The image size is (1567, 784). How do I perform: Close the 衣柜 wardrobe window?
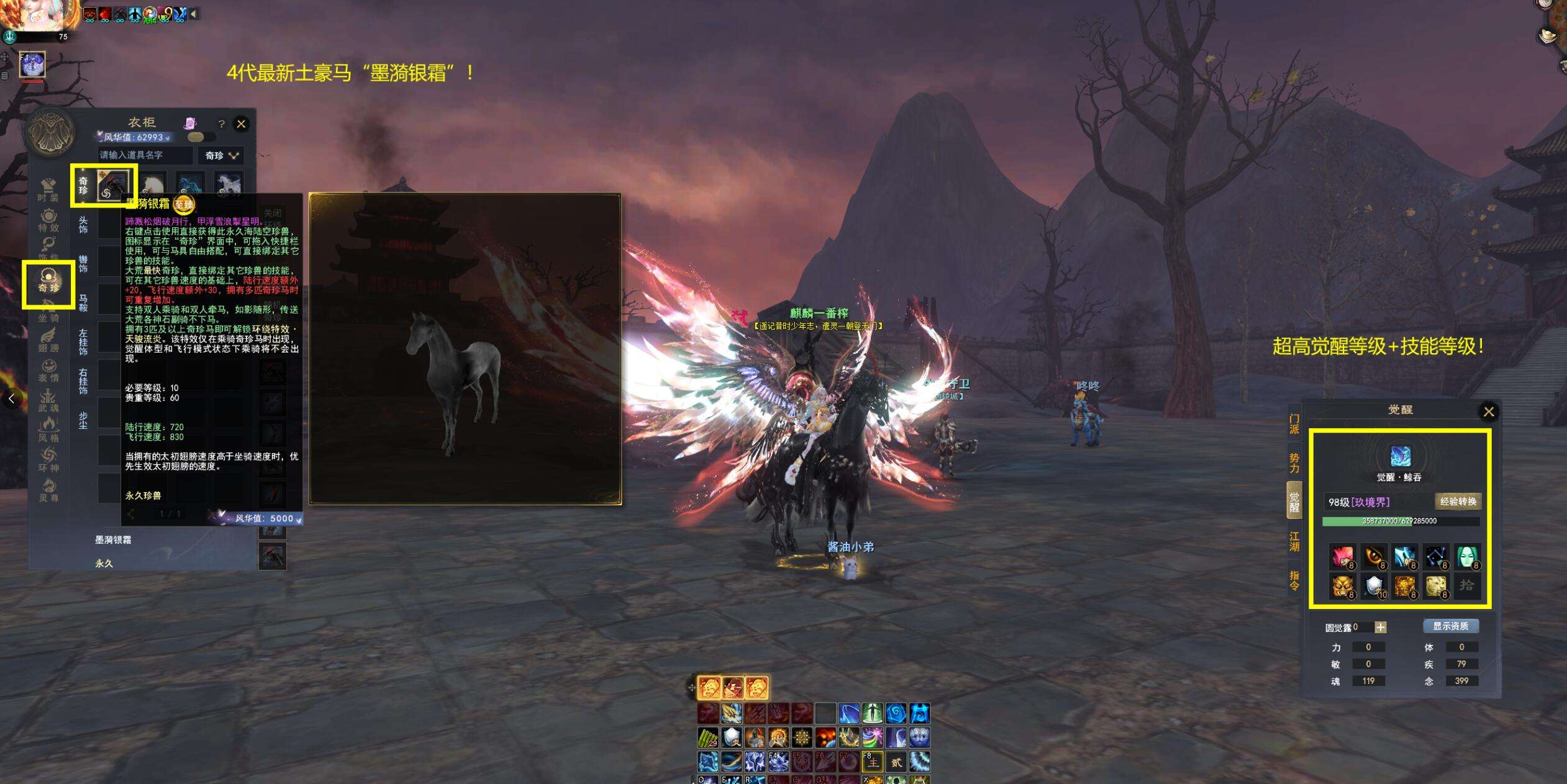click(241, 124)
